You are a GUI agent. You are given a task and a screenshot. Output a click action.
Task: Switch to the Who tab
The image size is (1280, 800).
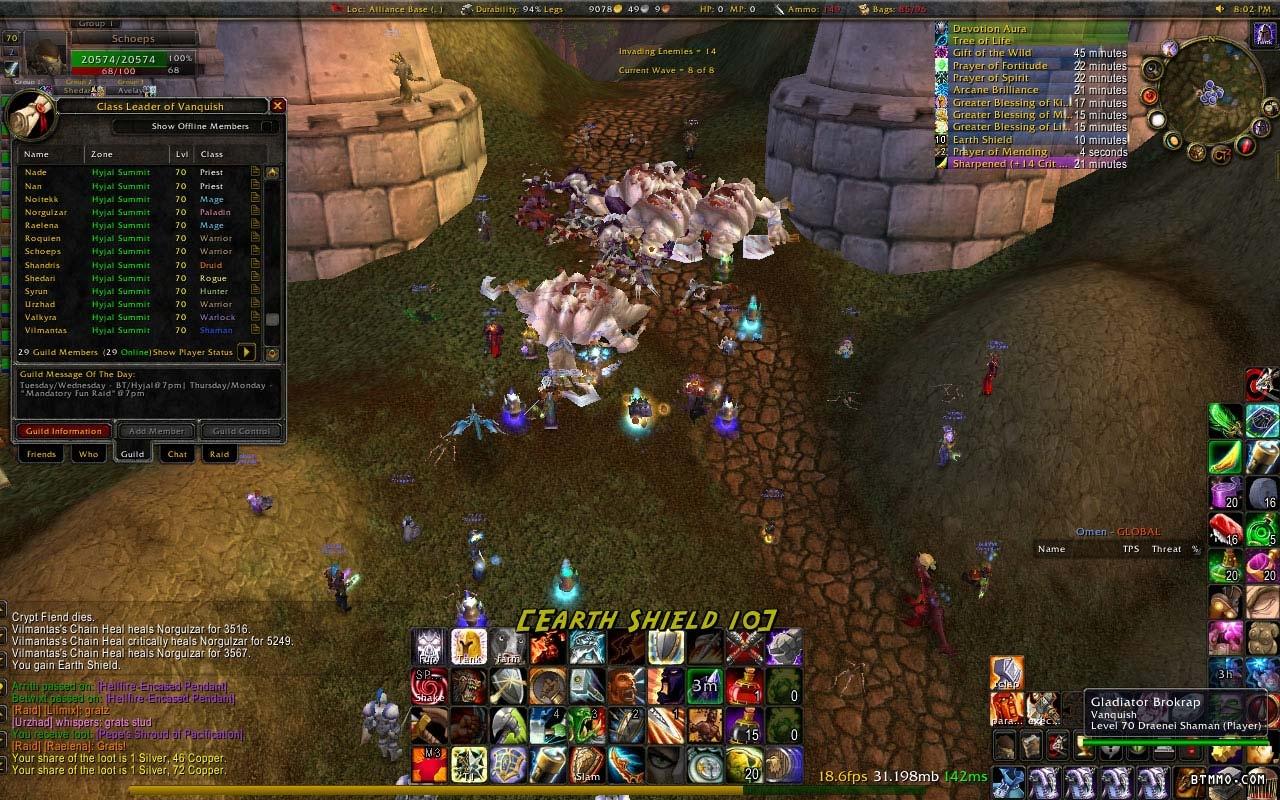coord(88,454)
